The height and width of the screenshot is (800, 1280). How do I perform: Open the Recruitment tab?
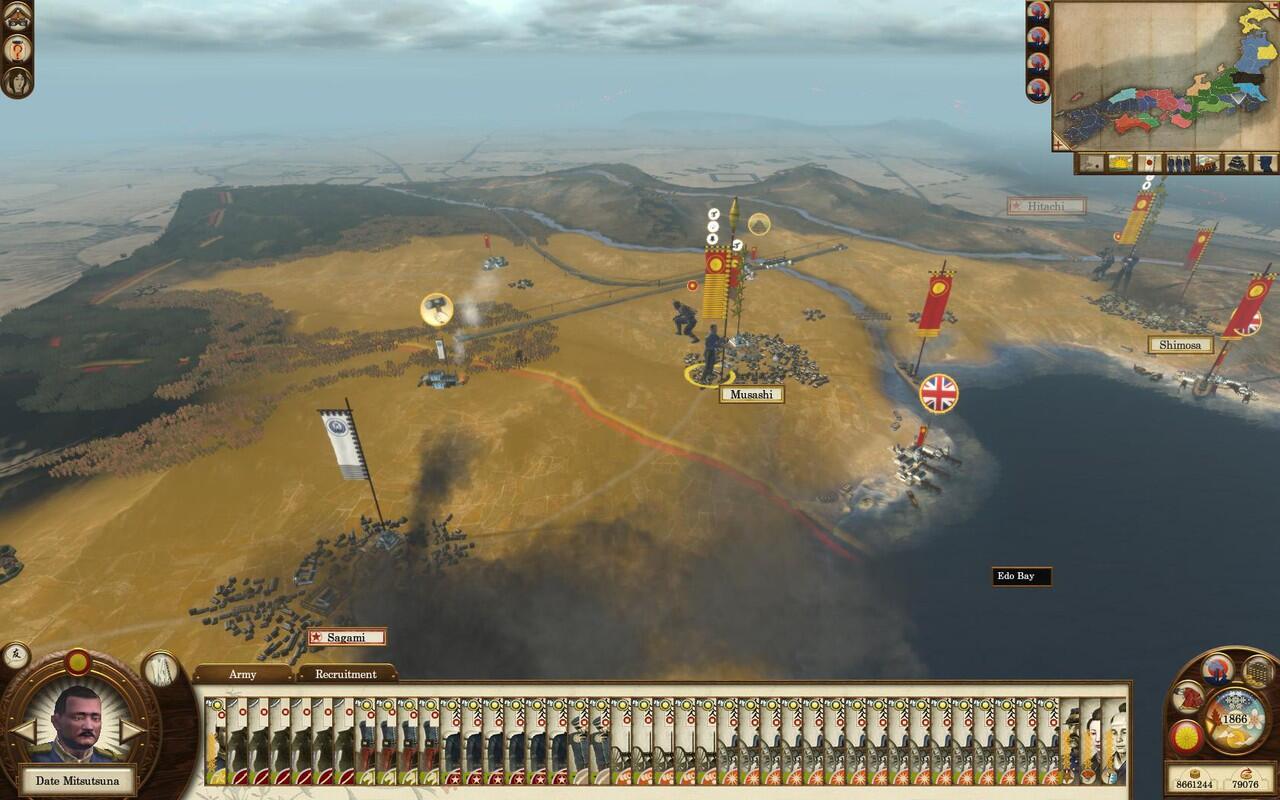pyautogui.click(x=346, y=674)
